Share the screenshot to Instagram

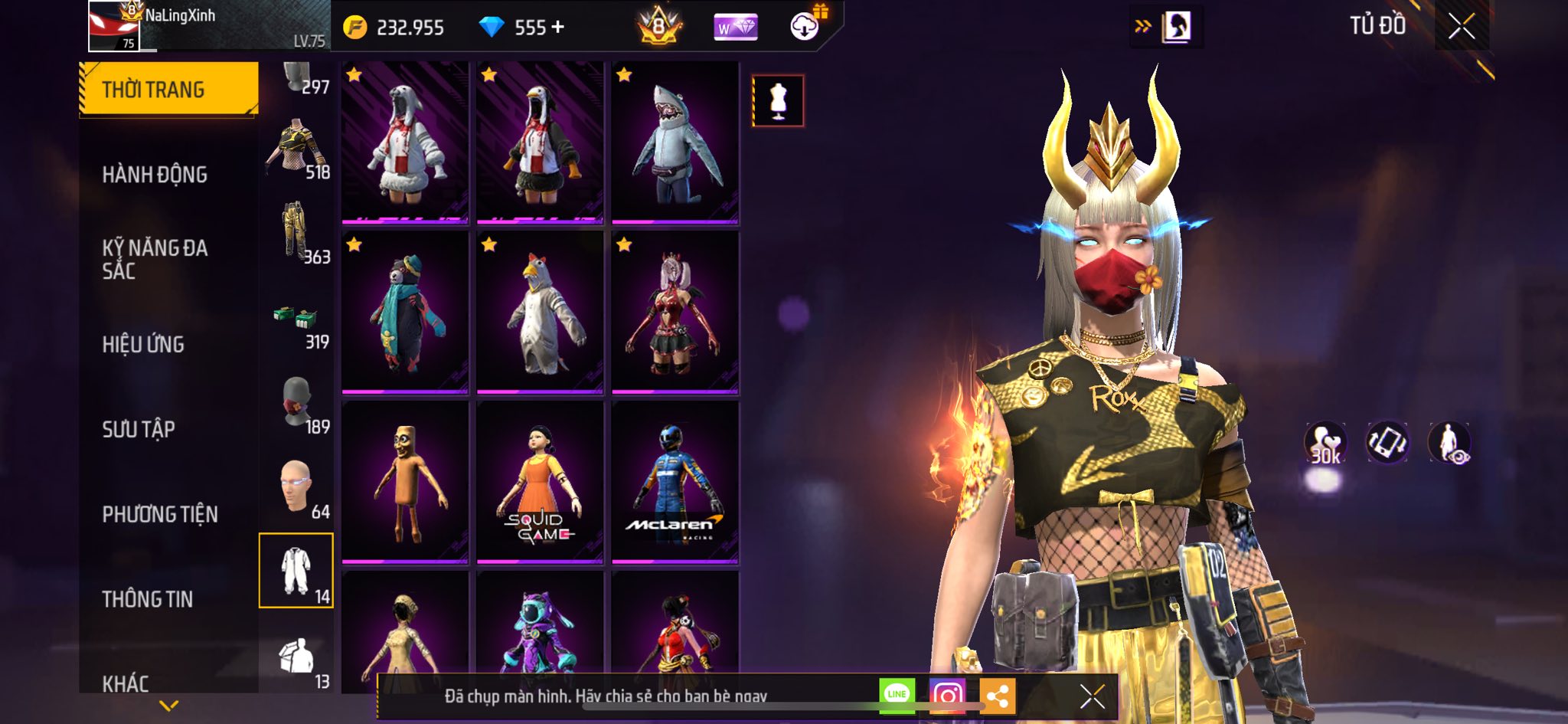(x=947, y=696)
